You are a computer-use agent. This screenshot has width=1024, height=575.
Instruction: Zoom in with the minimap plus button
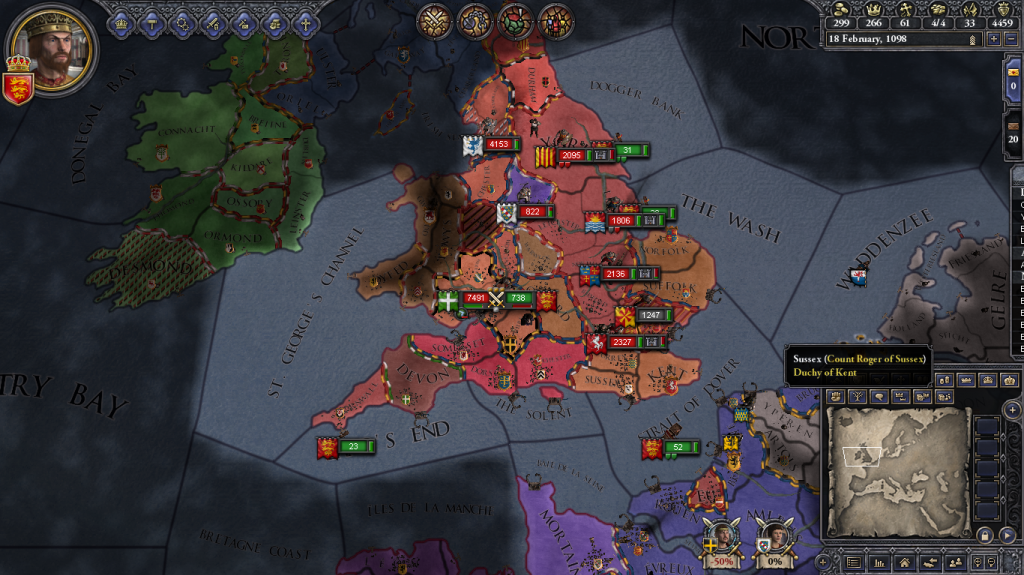click(1013, 409)
